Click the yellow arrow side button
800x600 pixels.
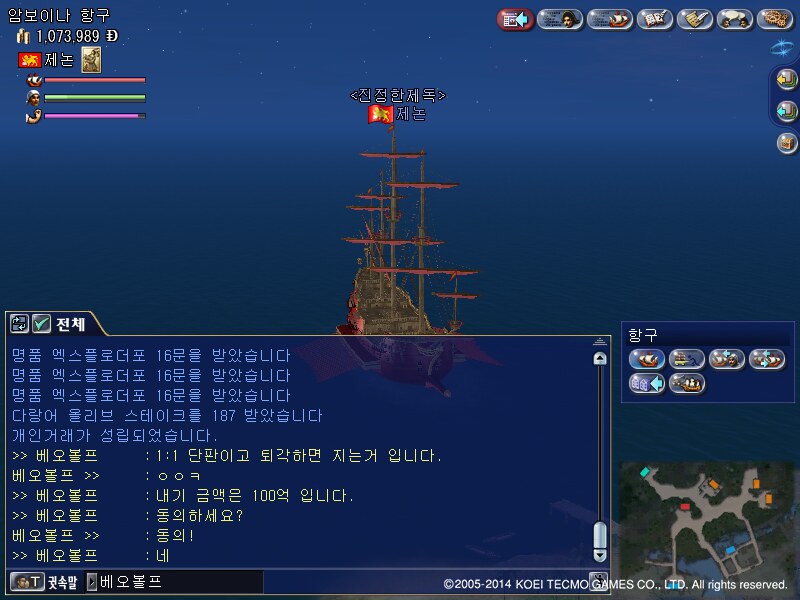(787, 80)
